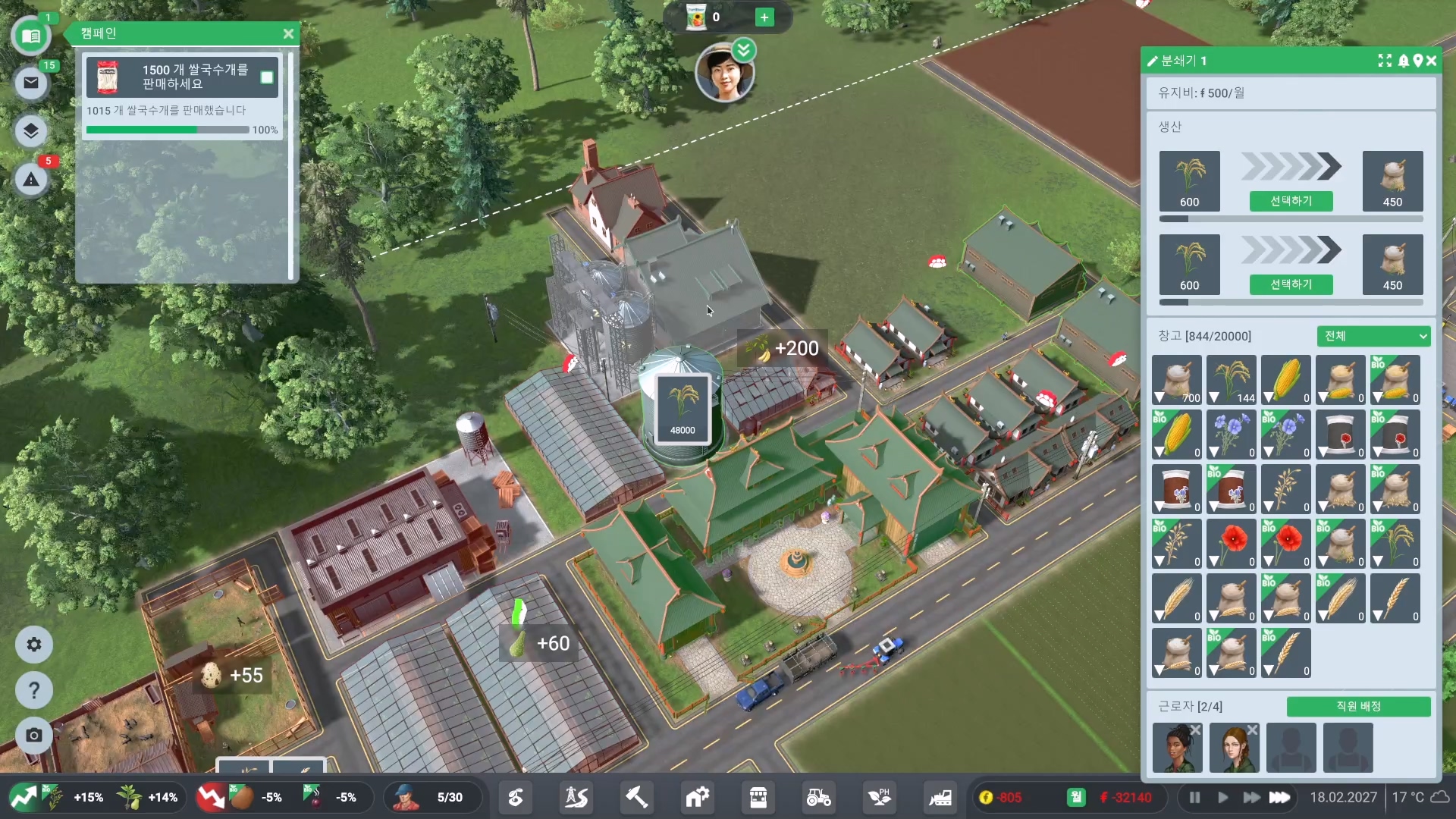Pause the game speed
Viewport: 1456px width, 819px height.
pyautogui.click(x=1195, y=798)
